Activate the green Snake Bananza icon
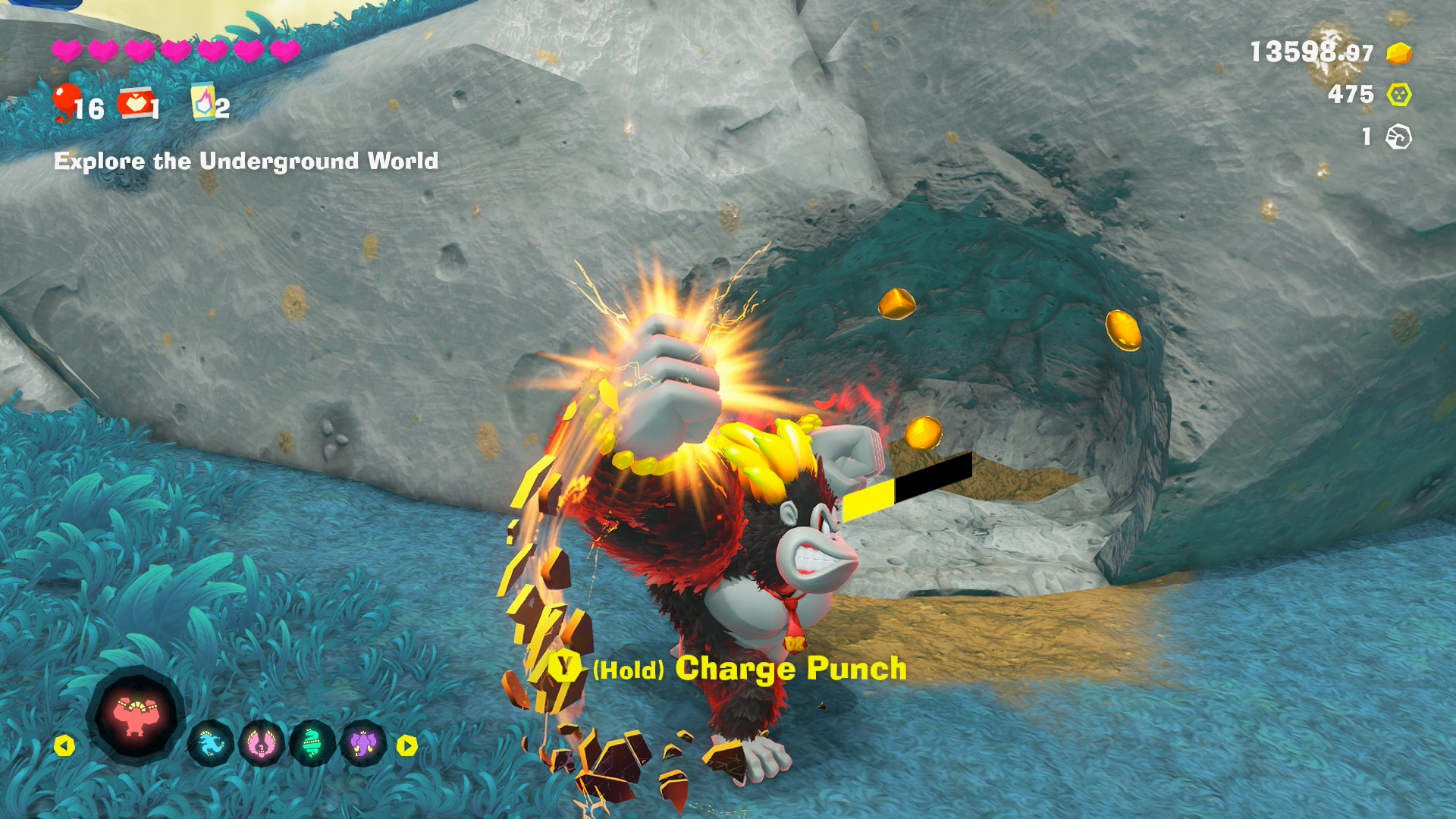Viewport: 1456px width, 819px height. coord(312,745)
